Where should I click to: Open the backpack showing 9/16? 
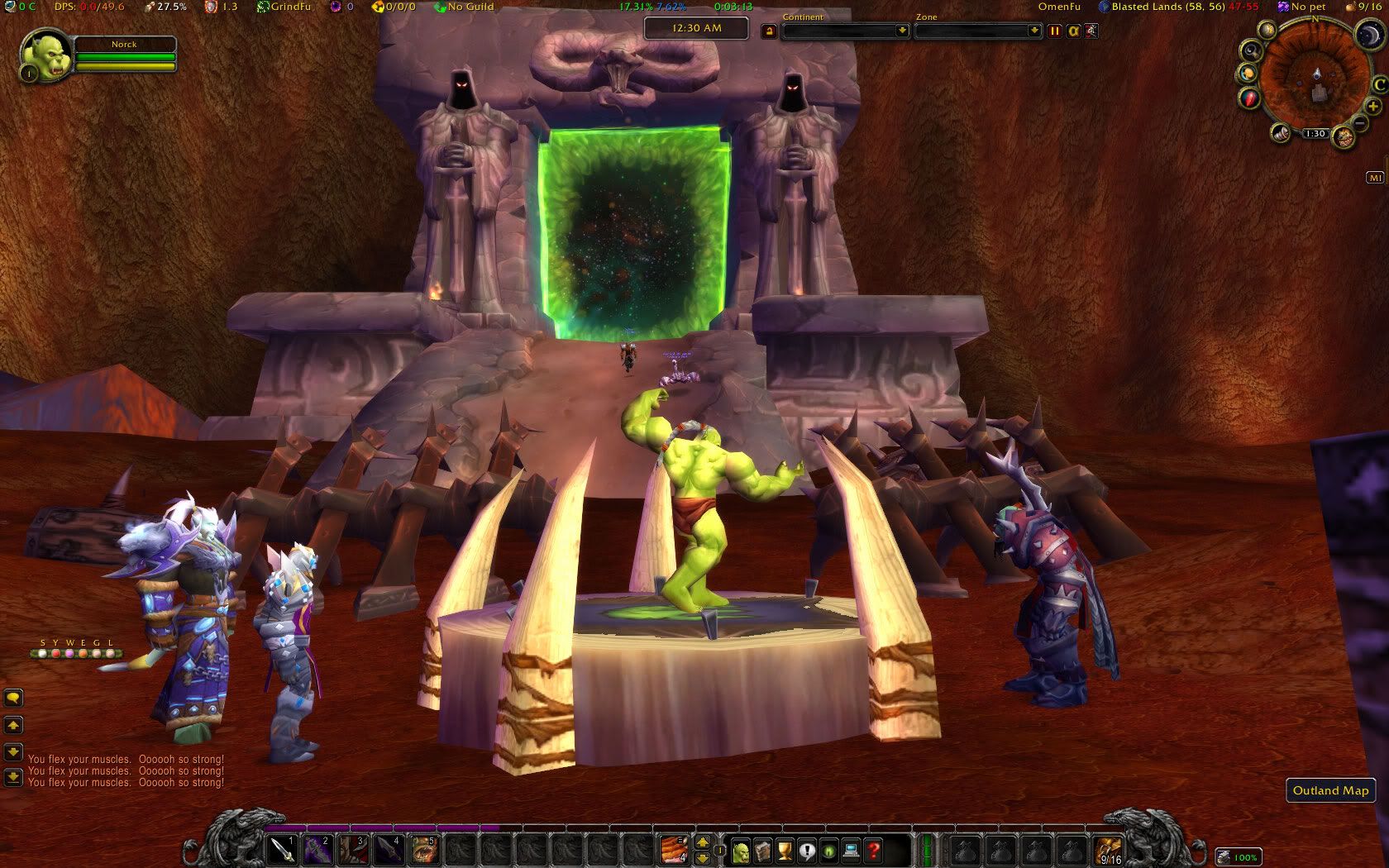click(1109, 850)
